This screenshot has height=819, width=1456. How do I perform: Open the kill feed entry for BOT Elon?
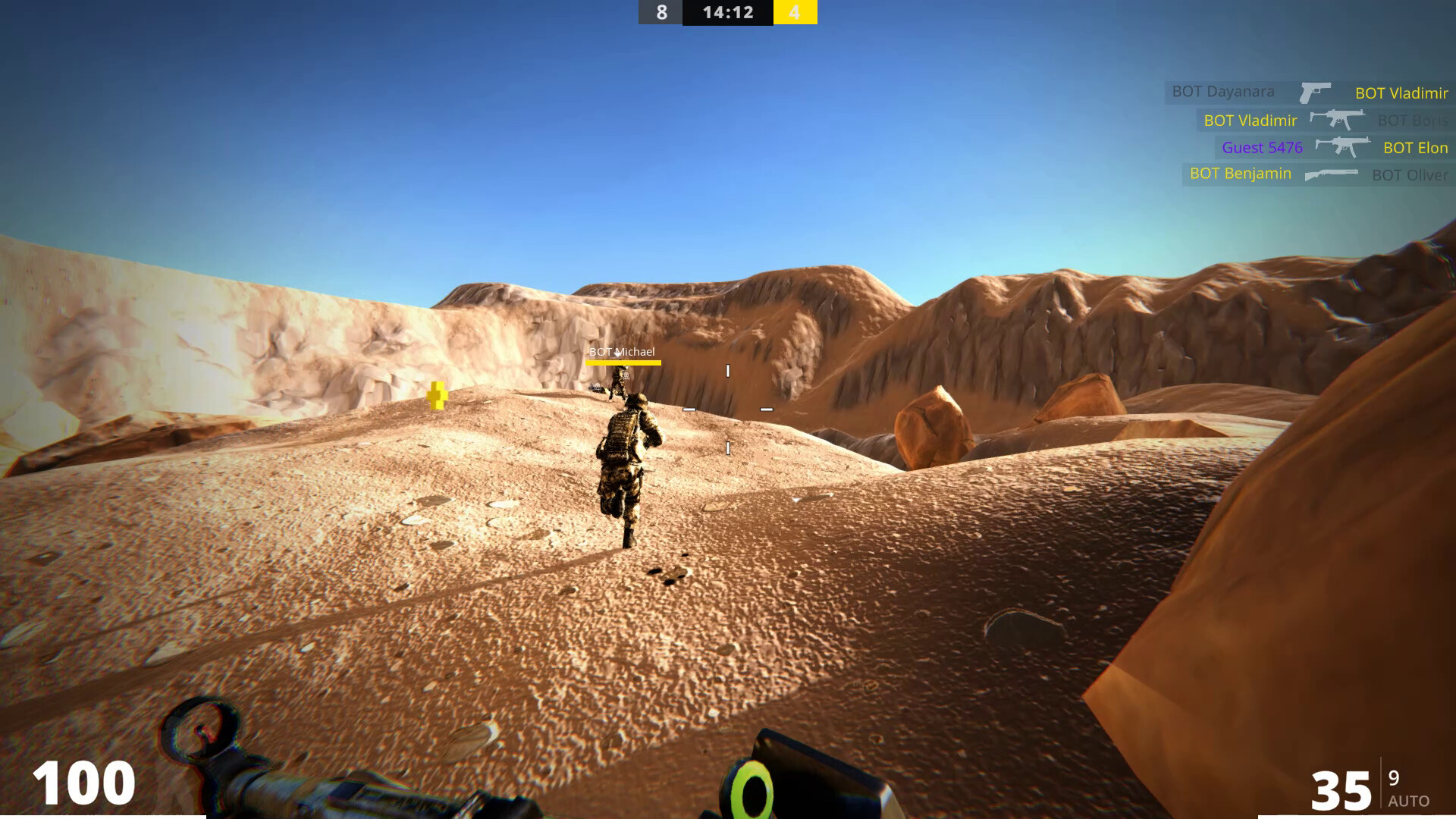(x=1414, y=148)
